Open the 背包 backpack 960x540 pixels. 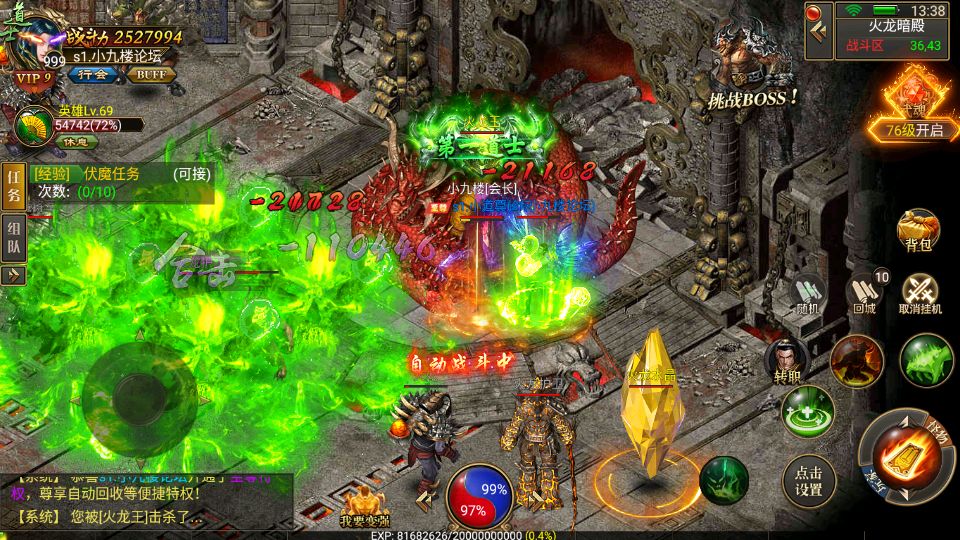[916, 232]
